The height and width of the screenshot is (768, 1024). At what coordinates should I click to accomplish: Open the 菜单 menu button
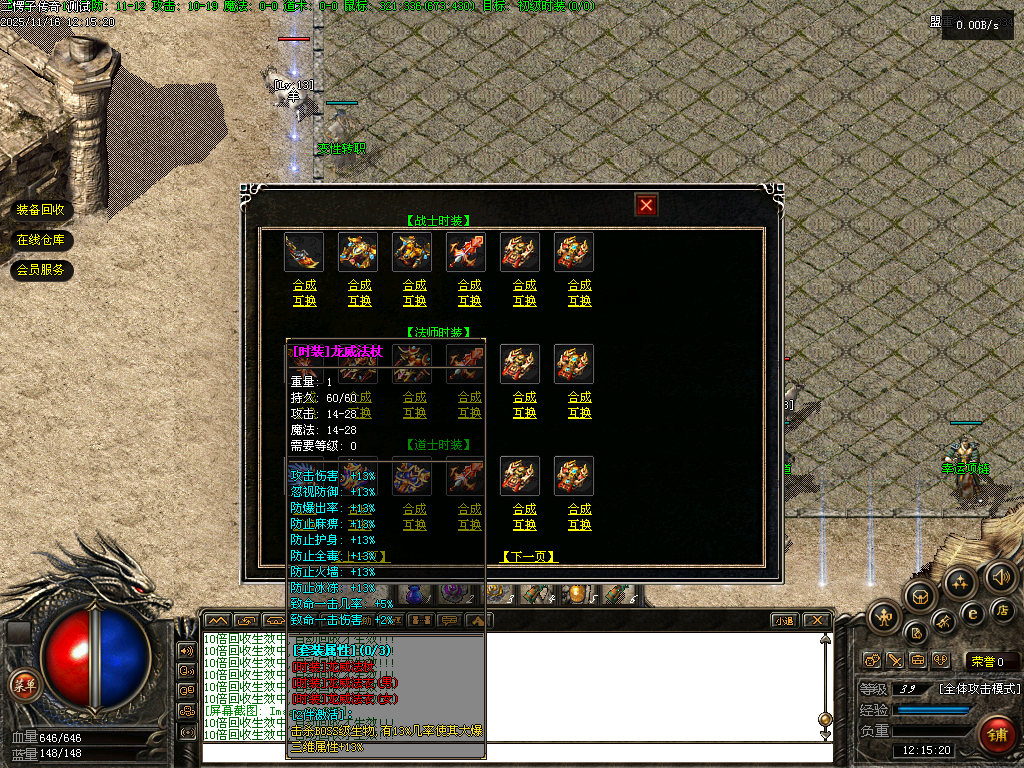pyautogui.click(x=24, y=685)
